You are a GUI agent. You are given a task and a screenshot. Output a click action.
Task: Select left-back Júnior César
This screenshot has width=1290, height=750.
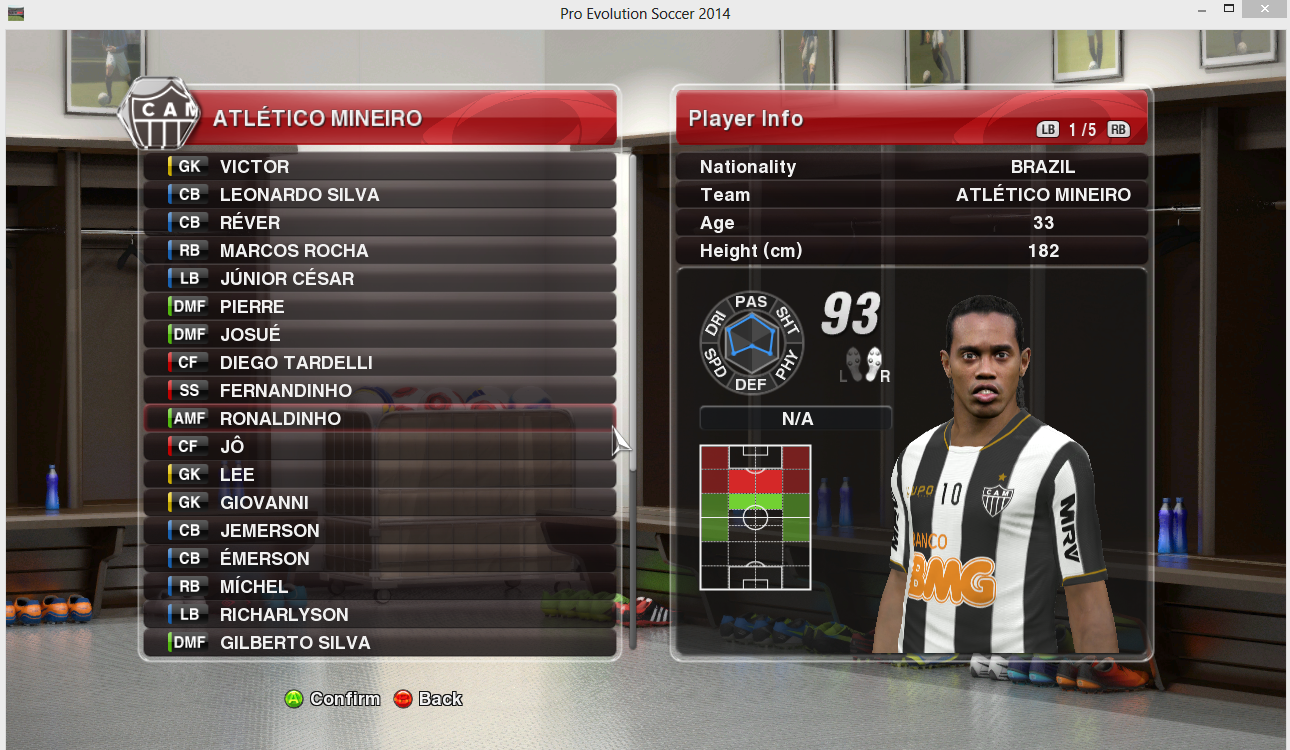380,279
